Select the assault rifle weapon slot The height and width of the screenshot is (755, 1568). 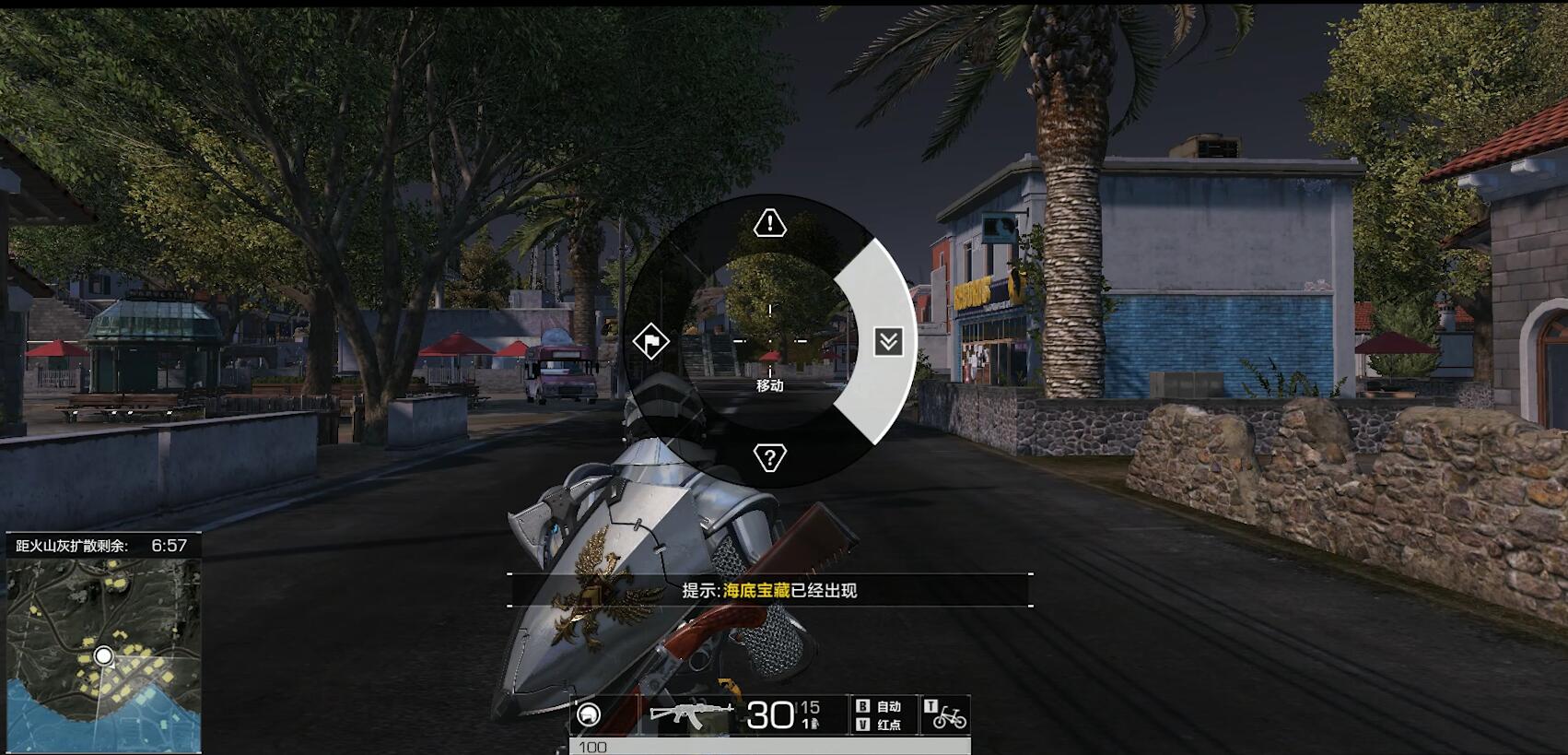coord(691,714)
